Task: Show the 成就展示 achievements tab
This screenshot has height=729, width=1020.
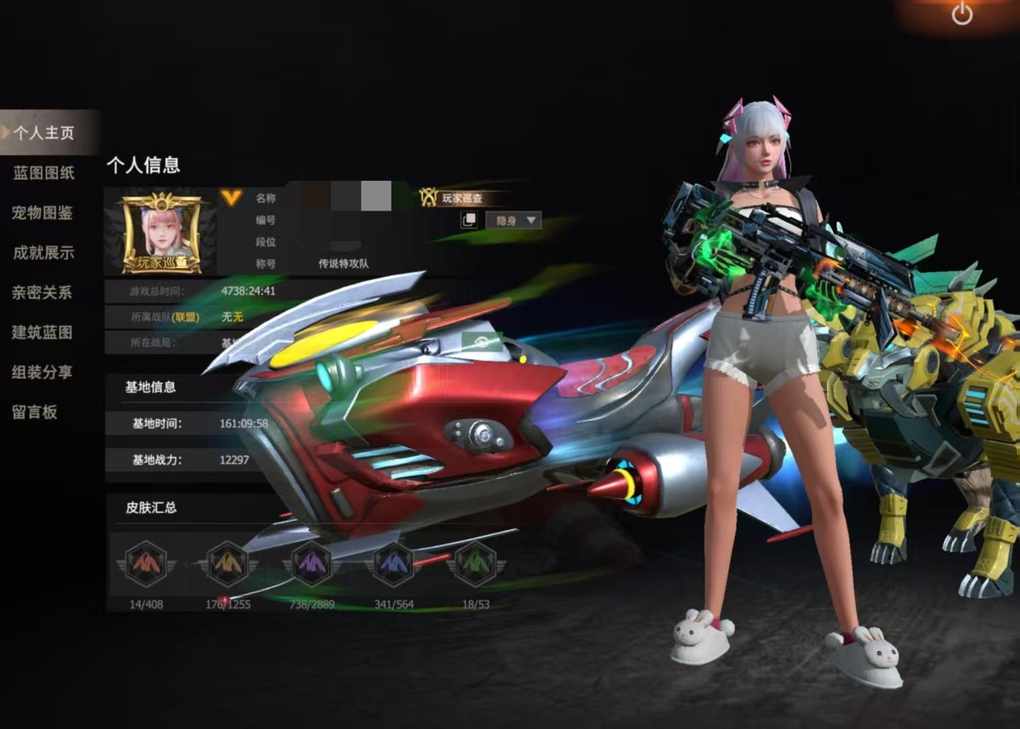Action: click(43, 253)
